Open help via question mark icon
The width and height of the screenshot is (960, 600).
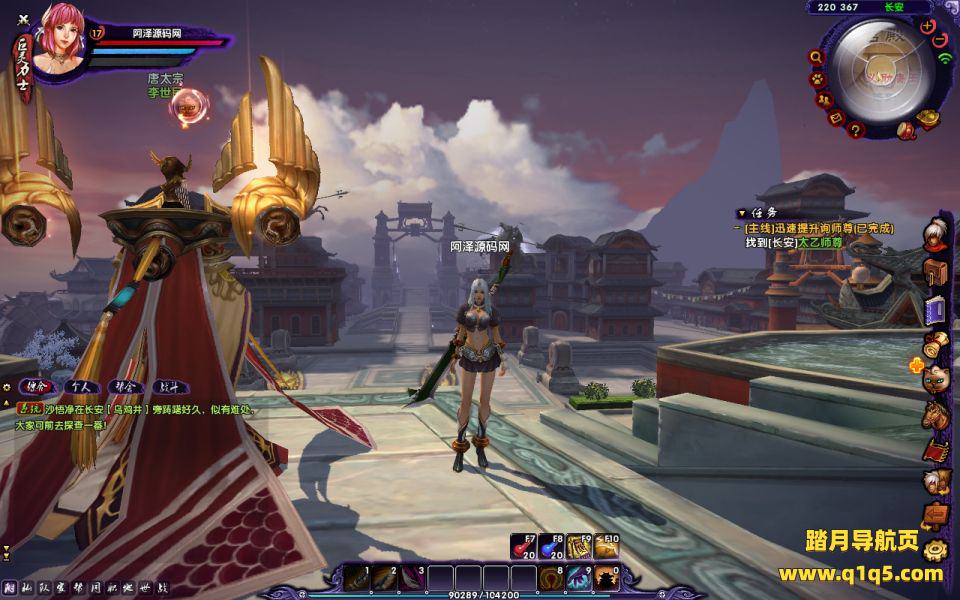856,128
